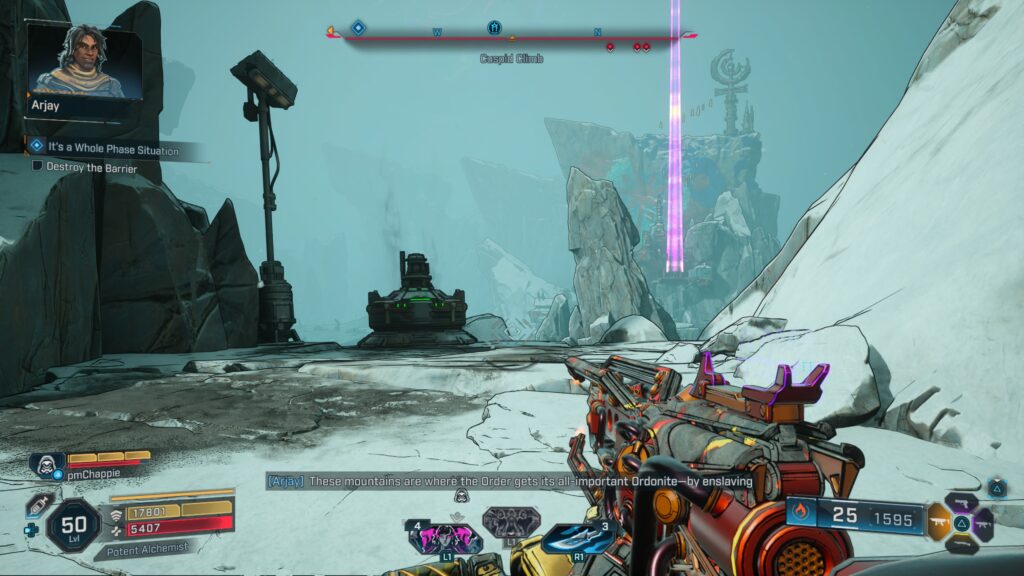Equip the bottom weapon wheel slot
The image size is (1024, 576).
[x=961, y=544]
